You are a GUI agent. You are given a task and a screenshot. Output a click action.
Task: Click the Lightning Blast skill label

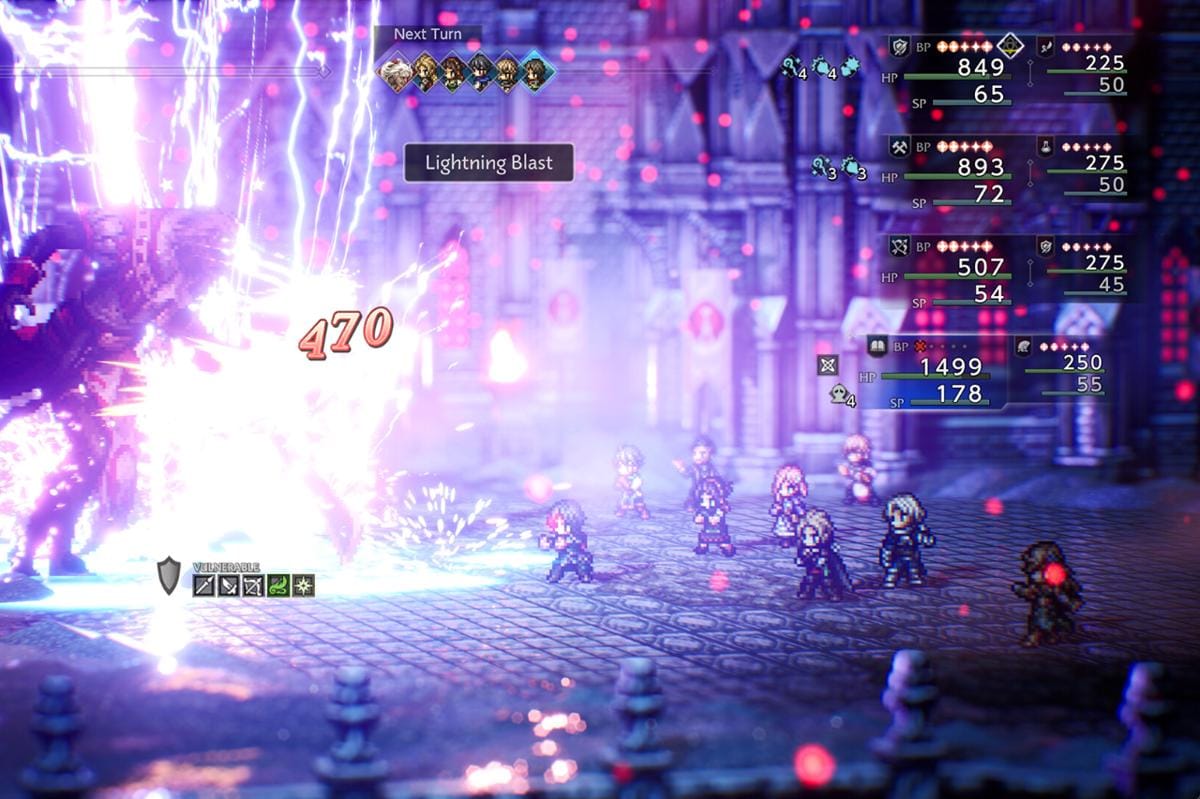click(x=488, y=163)
